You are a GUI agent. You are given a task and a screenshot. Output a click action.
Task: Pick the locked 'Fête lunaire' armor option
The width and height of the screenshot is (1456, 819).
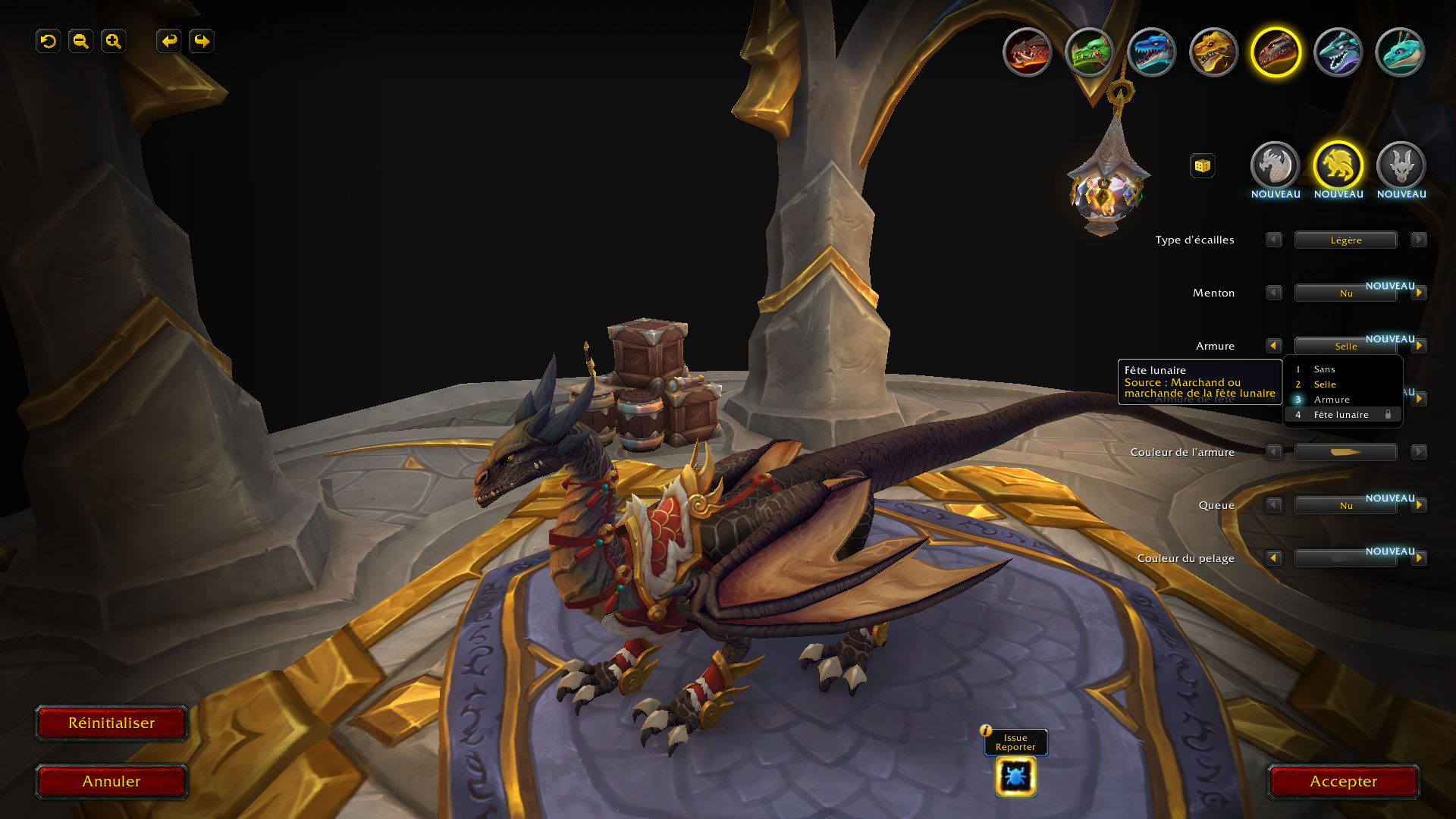pyautogui.click(x=1341, y=415)
